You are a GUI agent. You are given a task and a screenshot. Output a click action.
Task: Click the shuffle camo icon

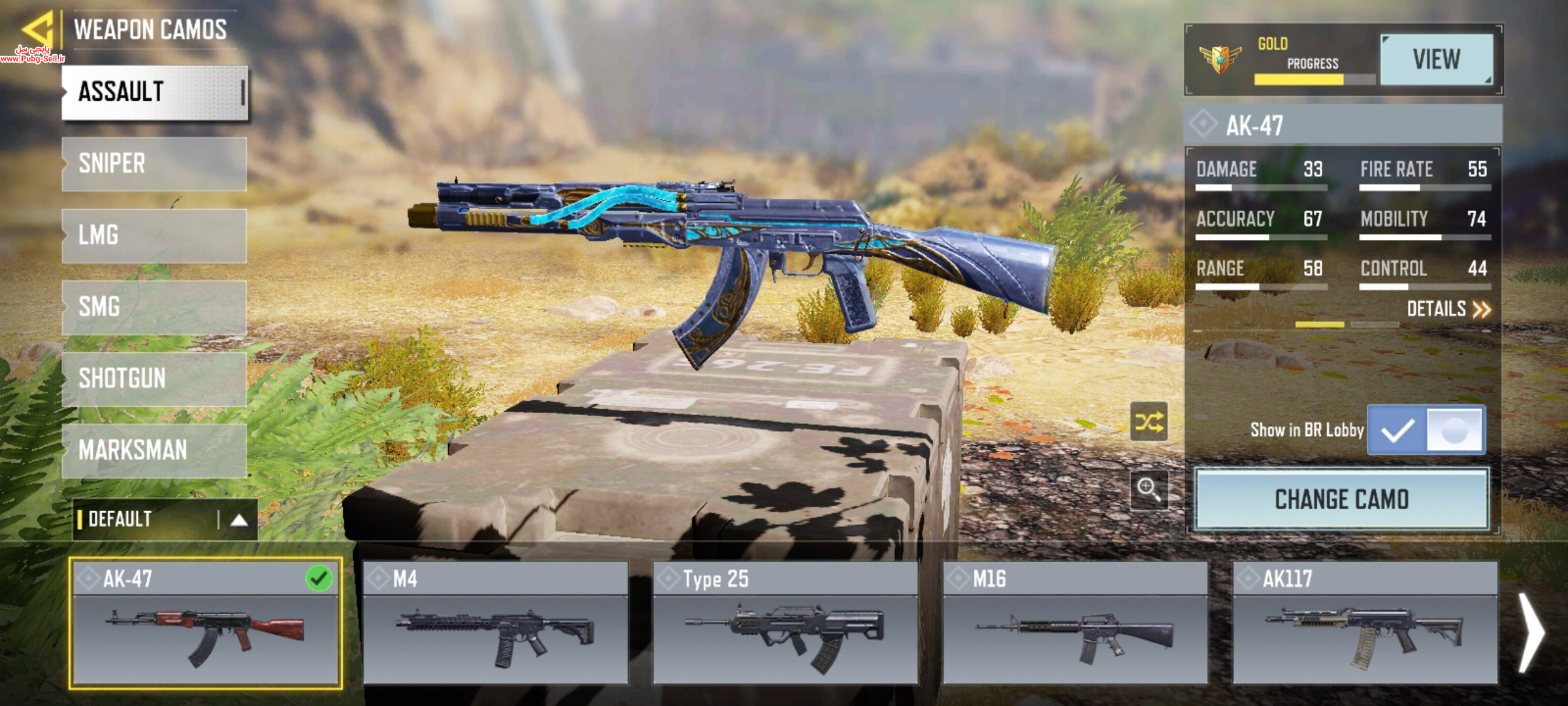[x=1149, y=422]
